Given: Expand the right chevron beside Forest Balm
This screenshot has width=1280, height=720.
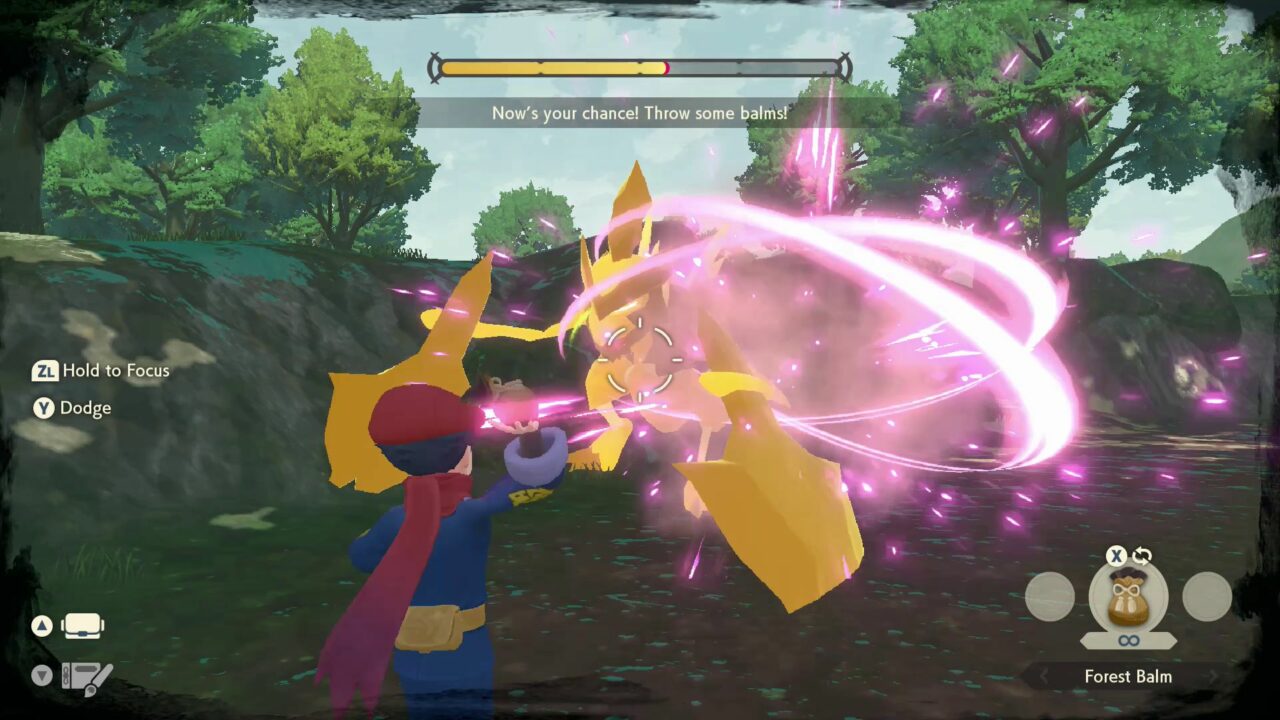Looking at the screenshot, I should point(1211,676).
